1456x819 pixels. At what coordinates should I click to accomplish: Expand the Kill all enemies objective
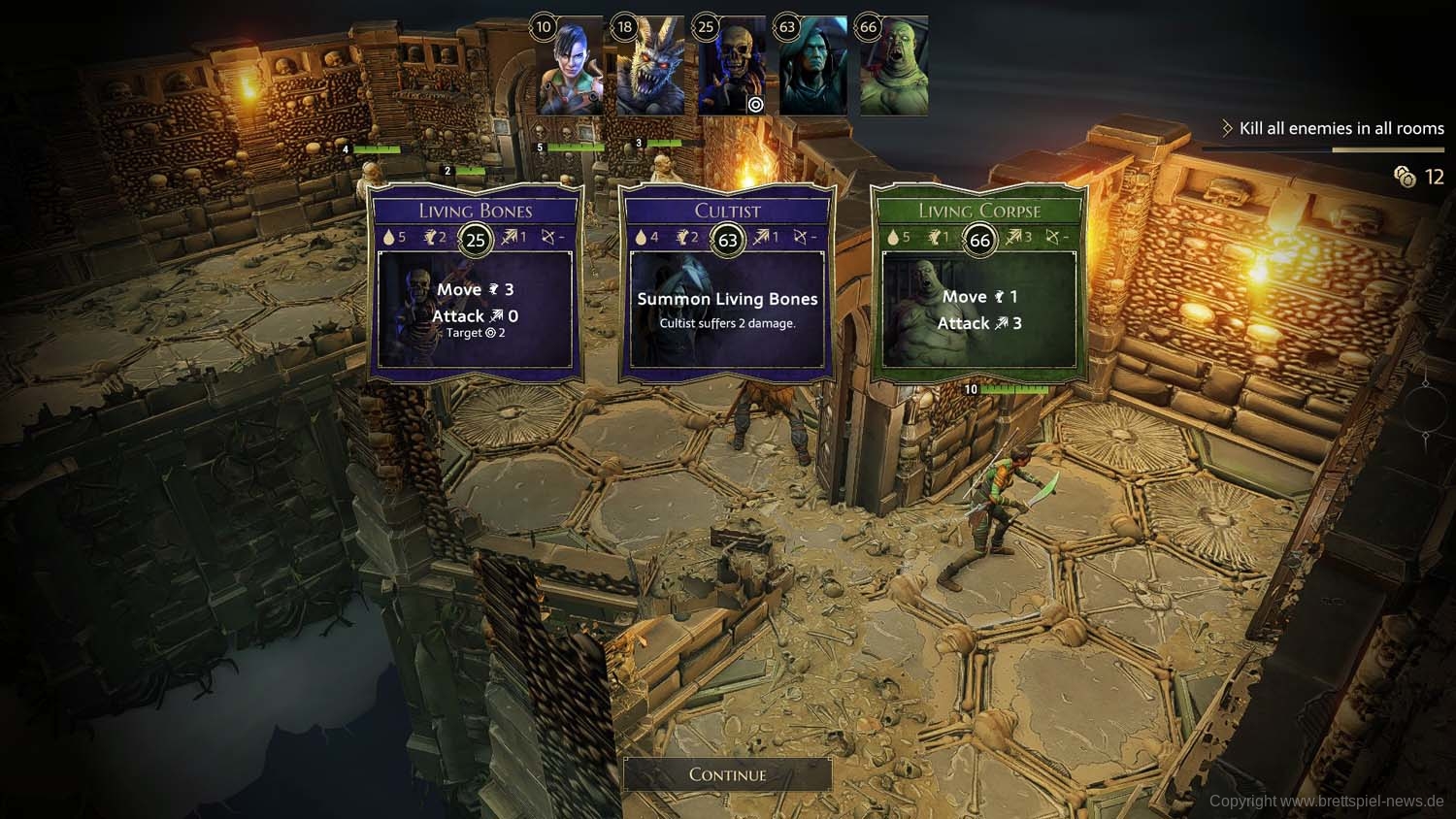coord(1332,128)
